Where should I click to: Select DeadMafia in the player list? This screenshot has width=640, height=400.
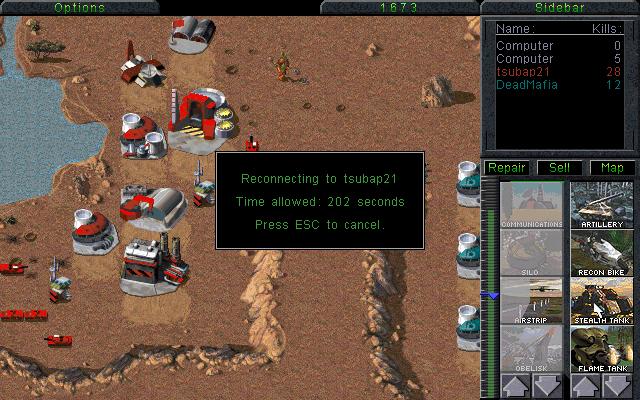click(x=525, y=85)
